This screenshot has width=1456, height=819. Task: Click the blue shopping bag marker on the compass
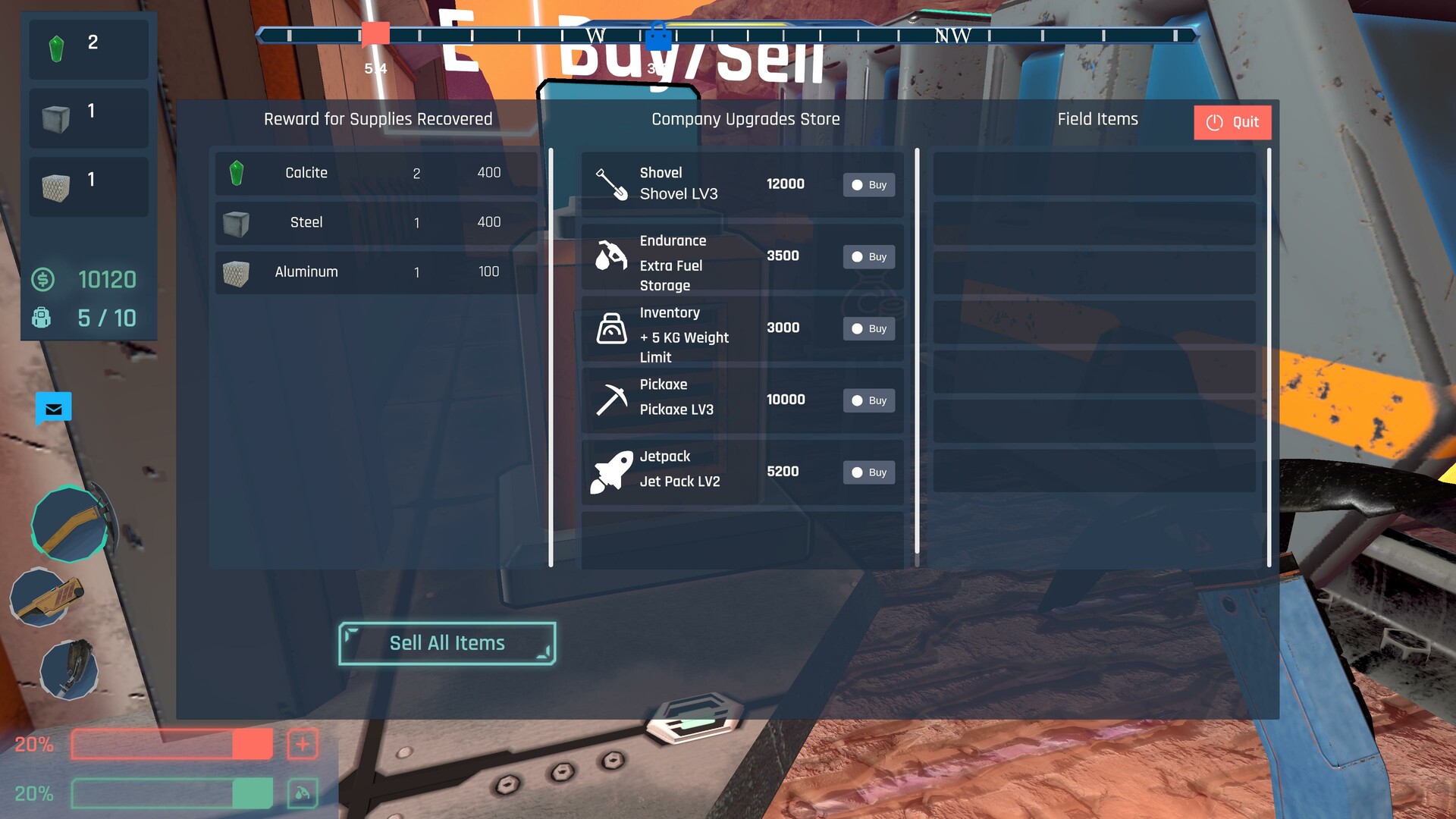[660, 36]
